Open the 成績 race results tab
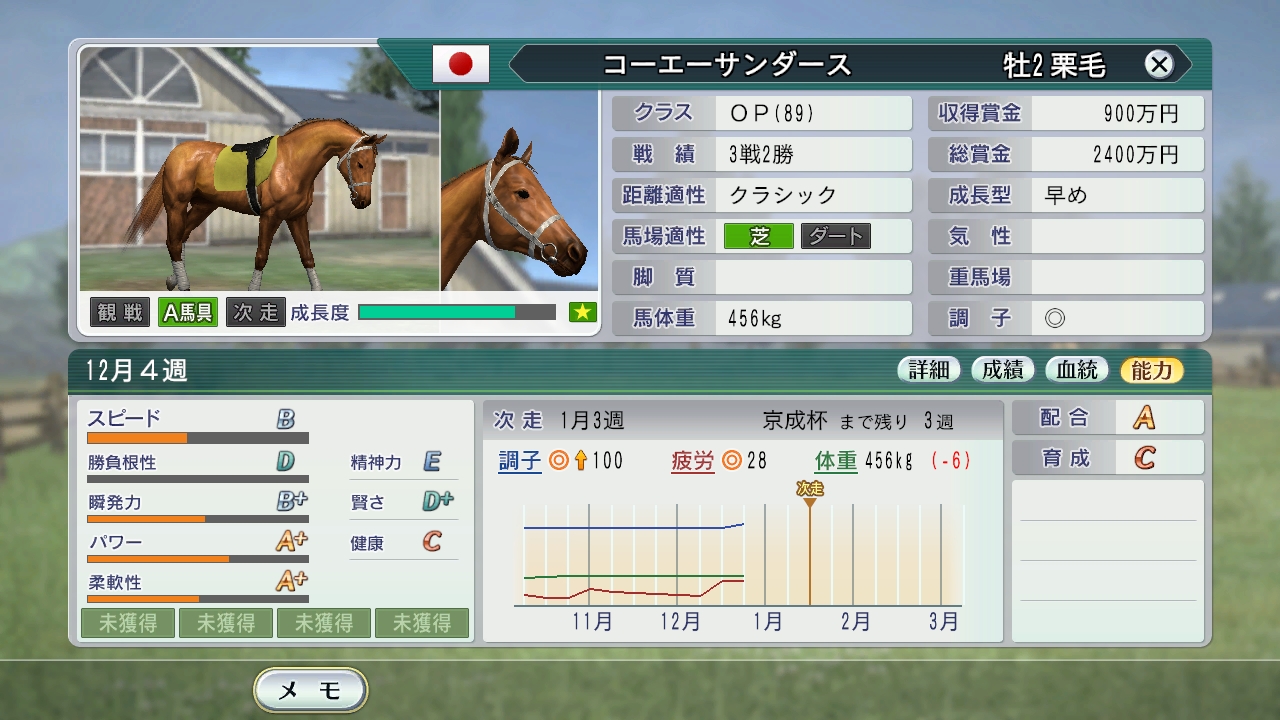This screenshot has width=1280, height=720. tap(1004, 368)
